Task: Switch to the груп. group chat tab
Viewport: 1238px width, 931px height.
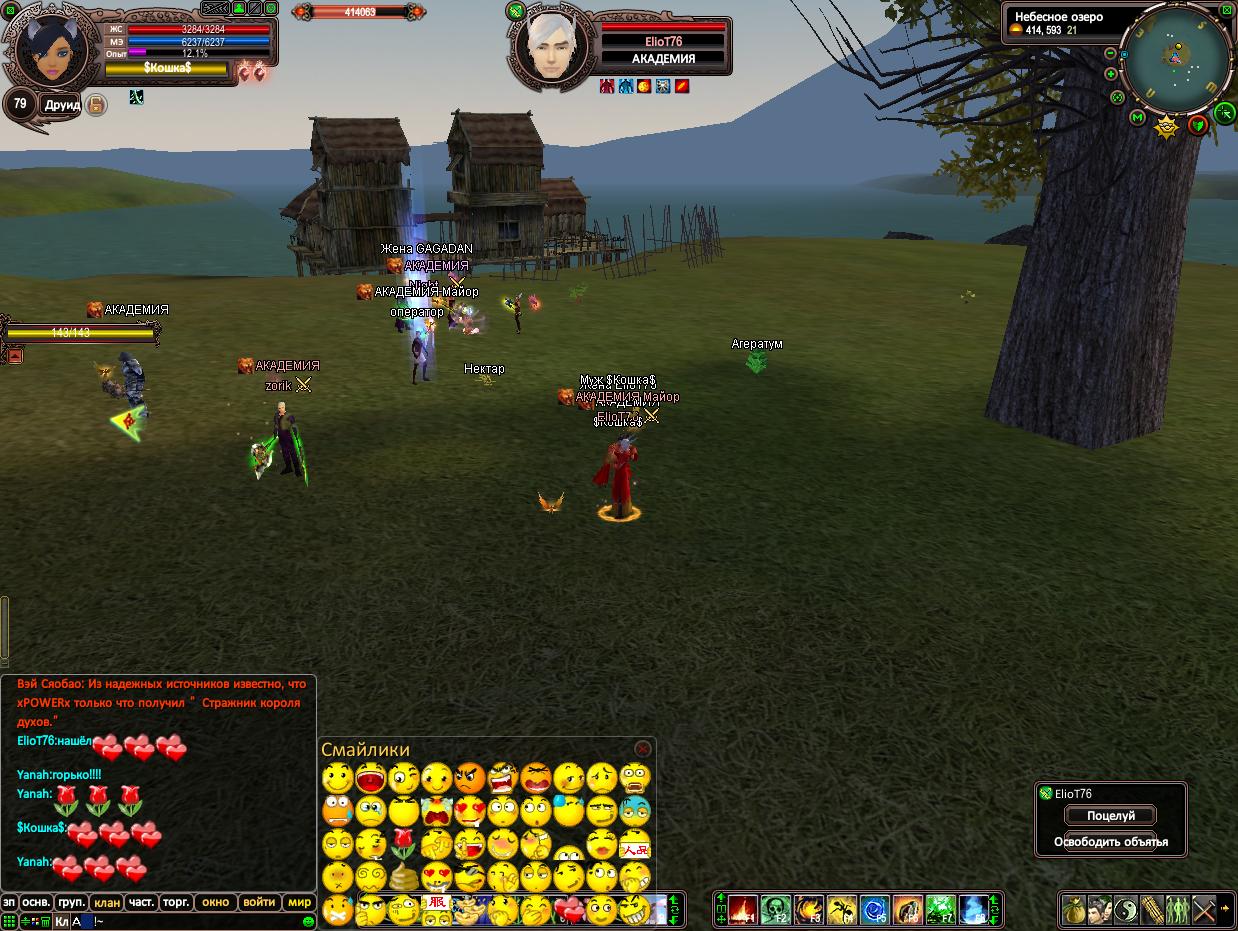Action: click(71, 902)
